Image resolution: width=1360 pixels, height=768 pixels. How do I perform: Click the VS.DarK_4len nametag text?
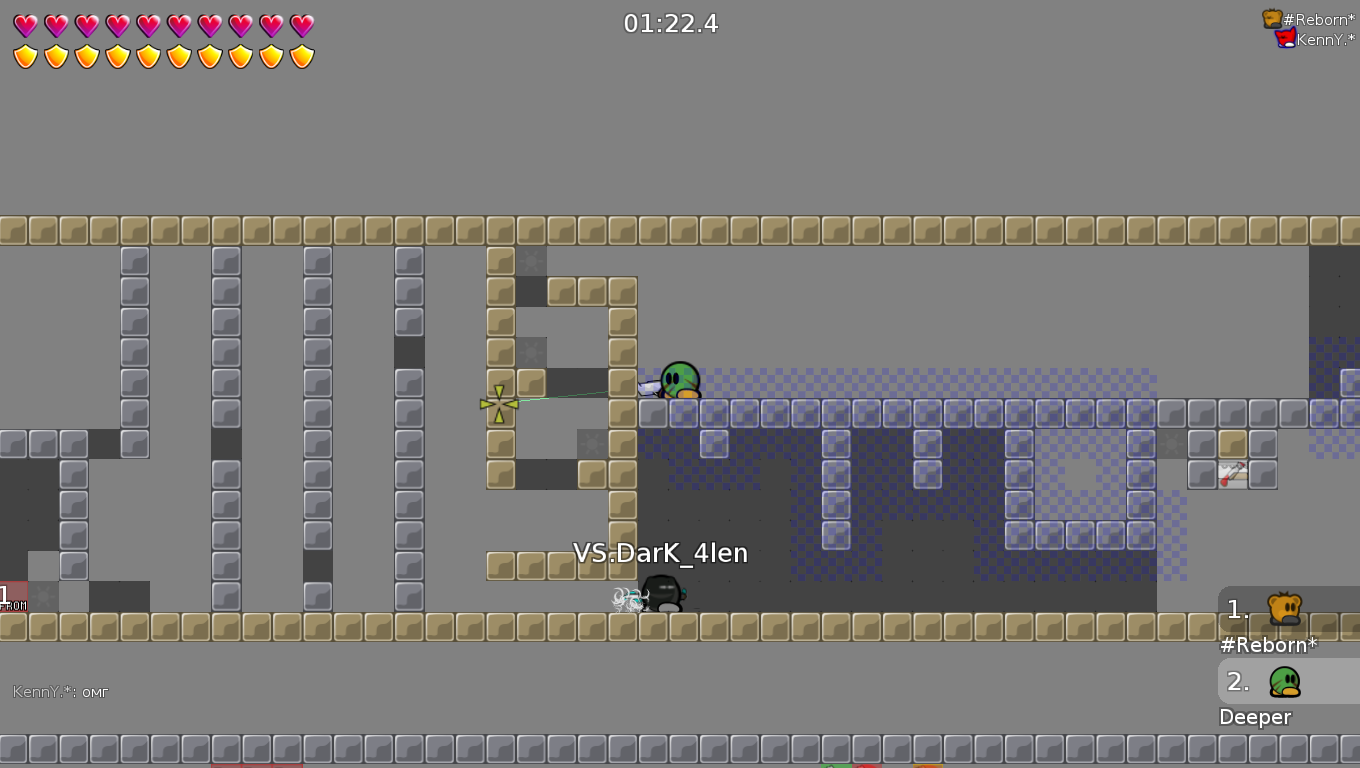(659, 552)
